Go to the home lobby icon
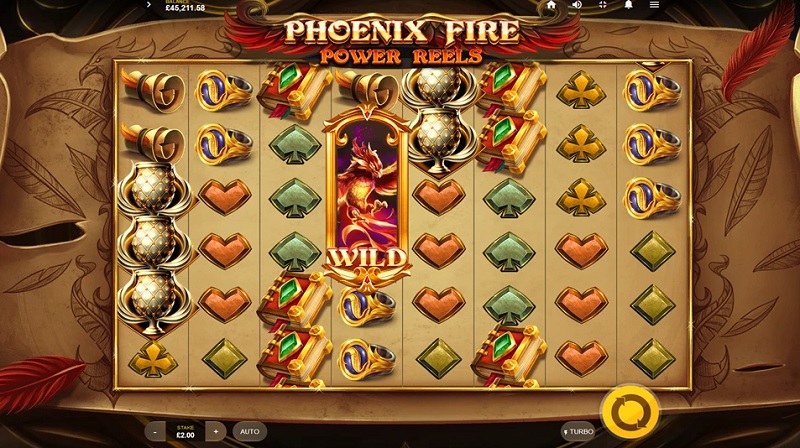The width and height of the screenshot is (800, 448). (x=551, y=5)
